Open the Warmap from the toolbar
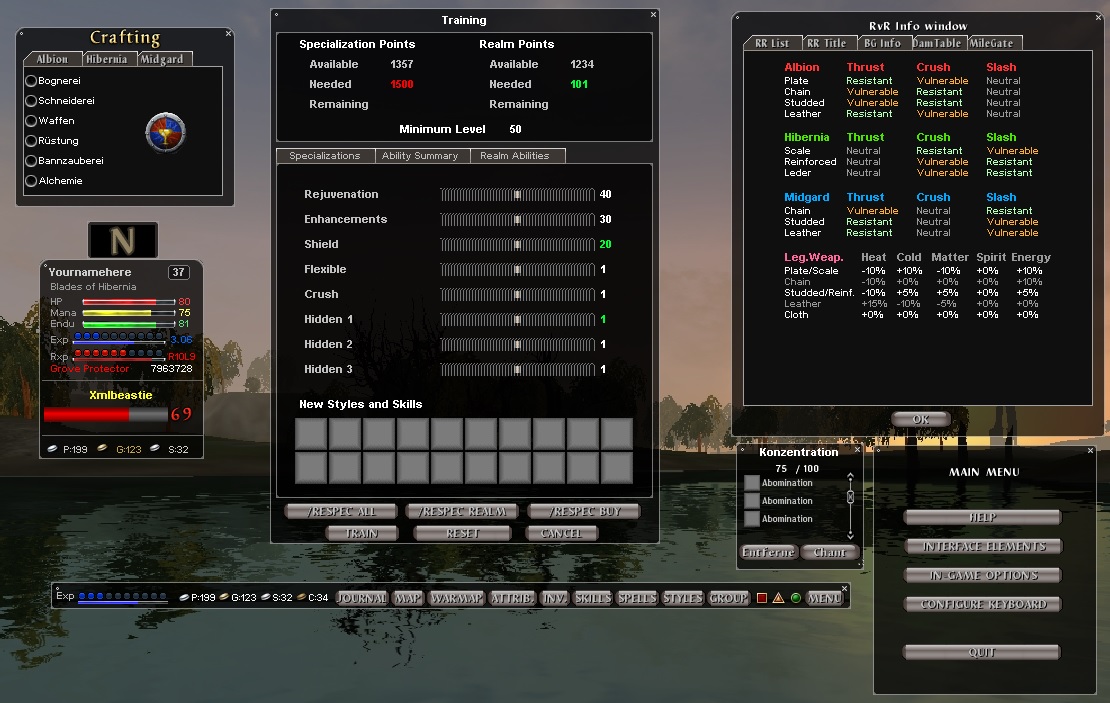Image resolution: width=1110 pixels, height=703 pixels. coord(456,598)
